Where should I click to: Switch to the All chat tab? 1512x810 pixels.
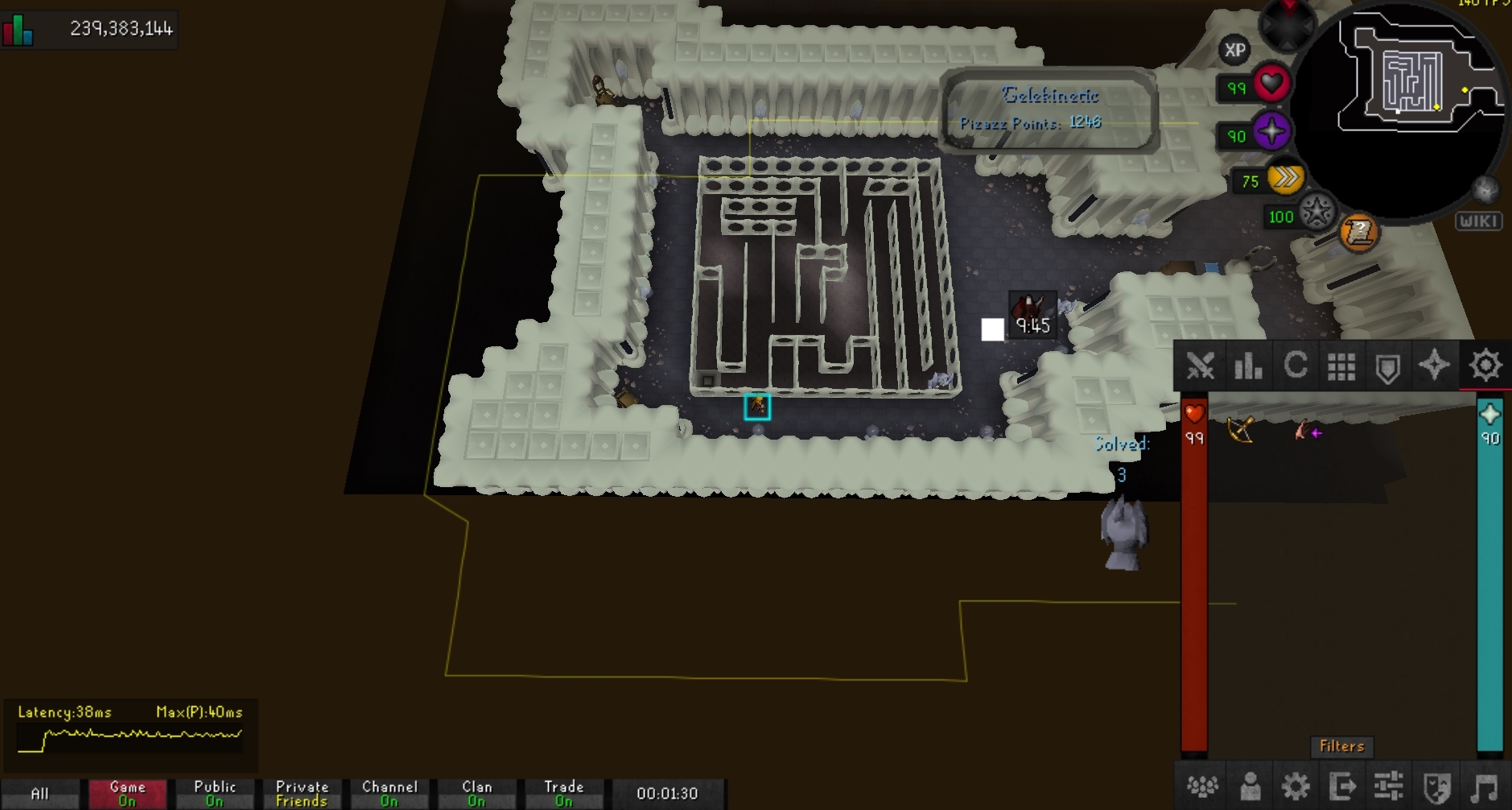42,792
